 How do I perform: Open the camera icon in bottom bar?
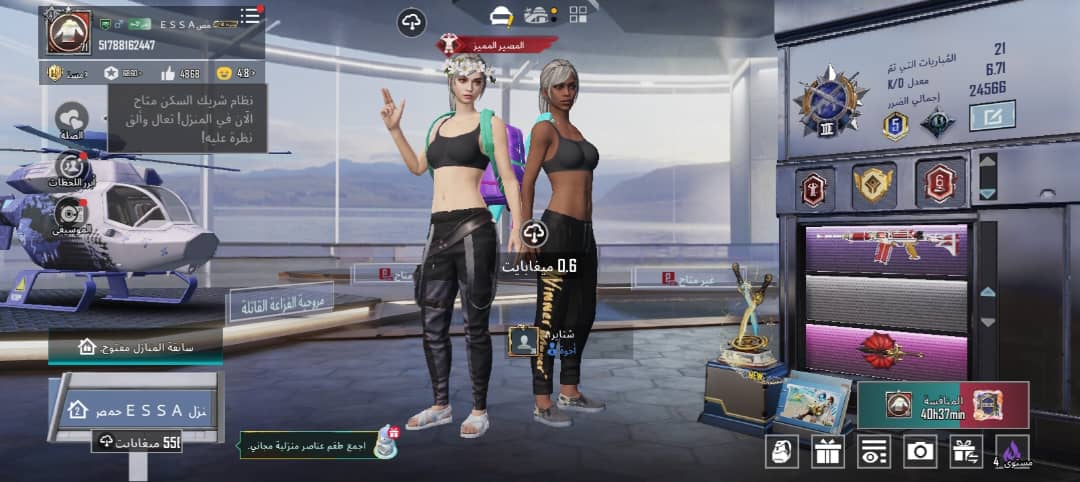pyautogui.click(x=920, y=451)
